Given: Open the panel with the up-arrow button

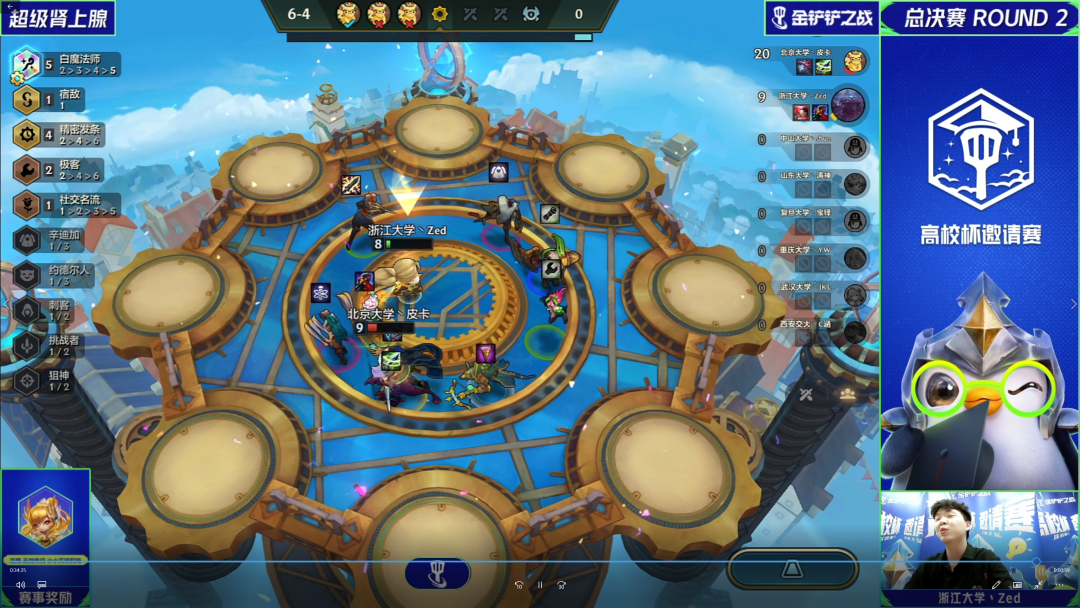Looking at the screenshot, I should 792,569.
